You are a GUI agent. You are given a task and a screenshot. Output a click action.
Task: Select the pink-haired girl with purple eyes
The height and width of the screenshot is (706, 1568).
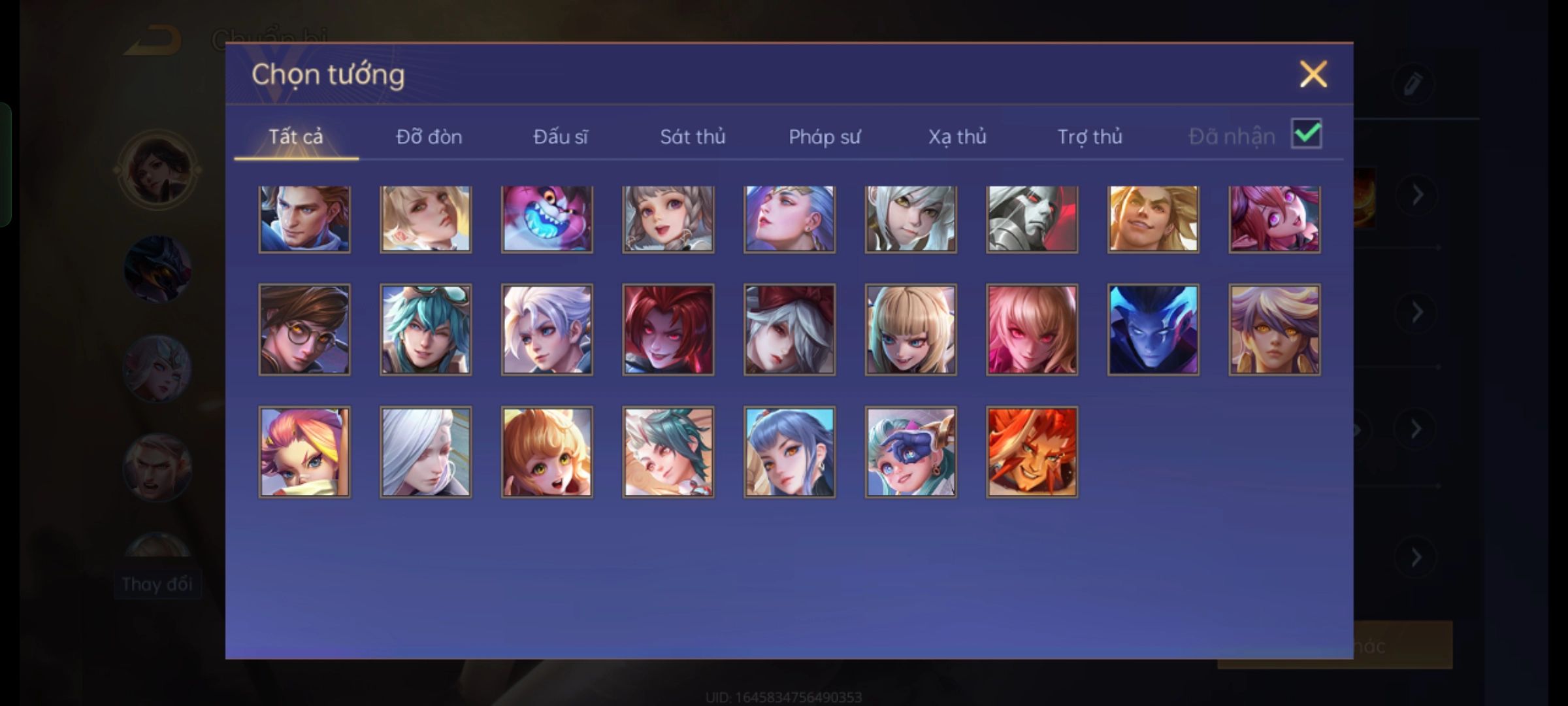(1274, 219)
